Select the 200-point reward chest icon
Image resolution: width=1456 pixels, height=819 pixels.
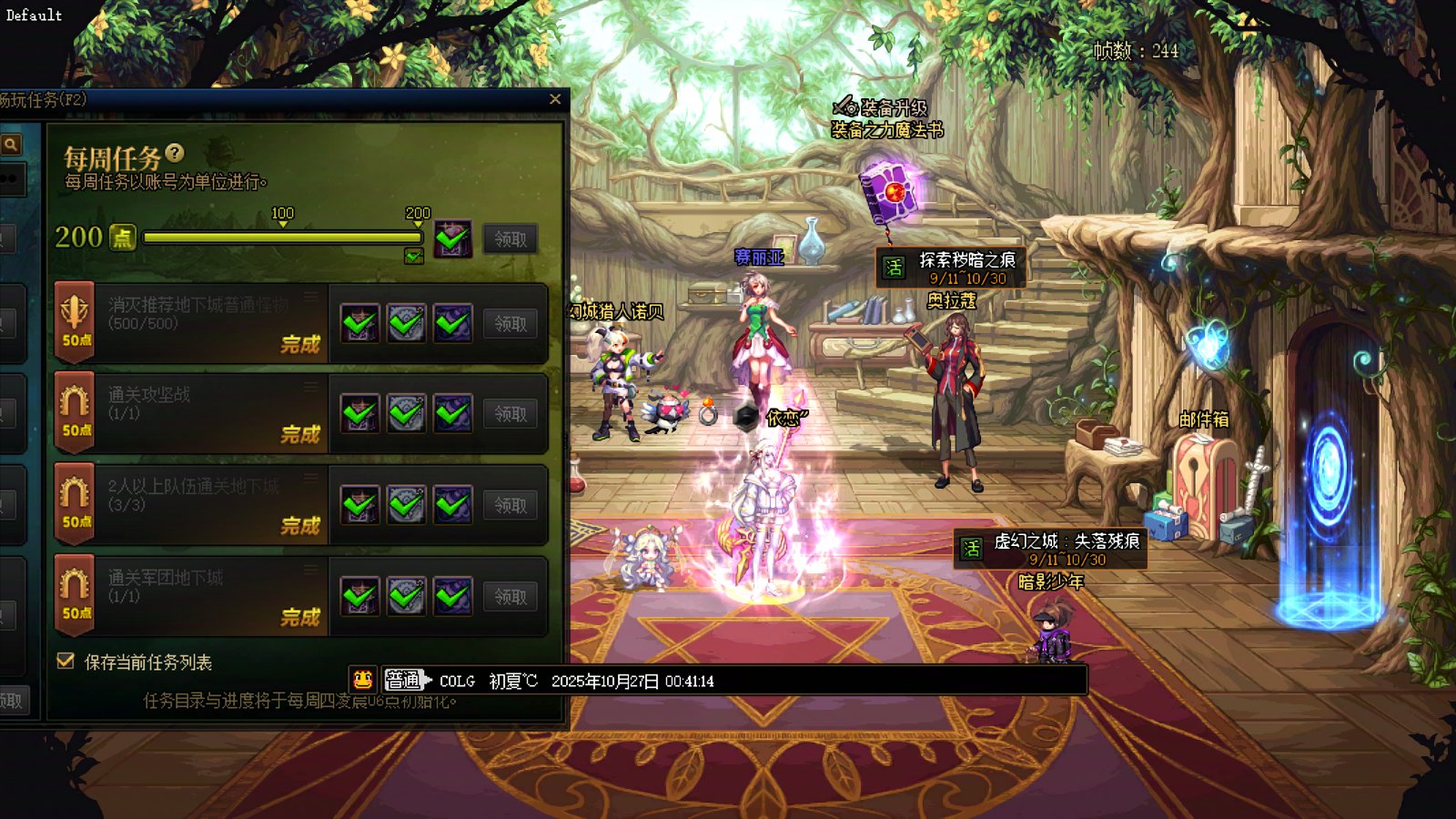pyautogui.click(x=452, y=238)
